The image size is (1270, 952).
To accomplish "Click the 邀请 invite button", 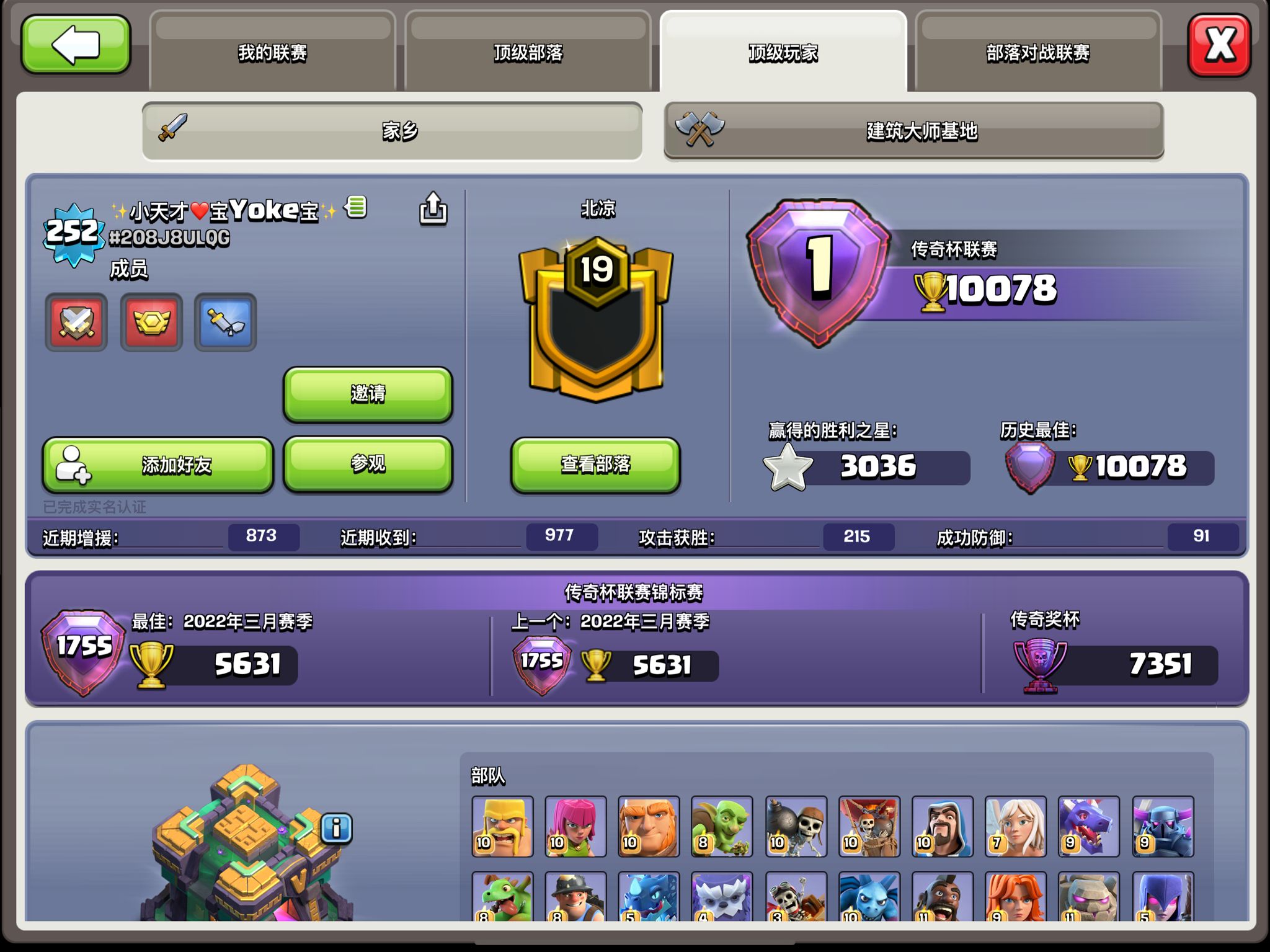I will (368, 394).
